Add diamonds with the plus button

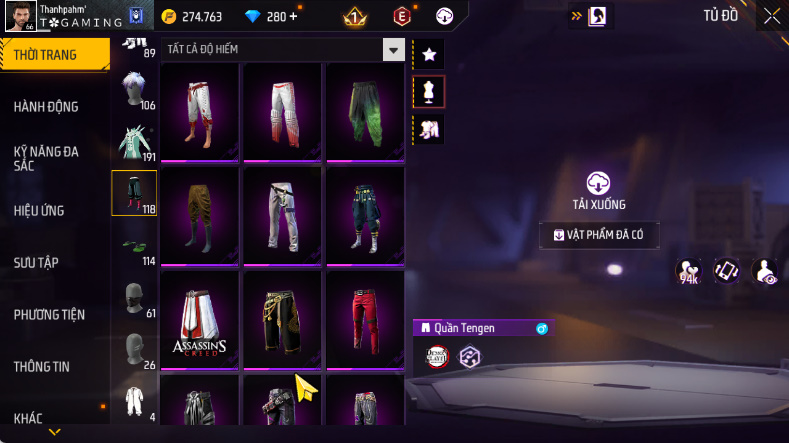click(293, 17)
